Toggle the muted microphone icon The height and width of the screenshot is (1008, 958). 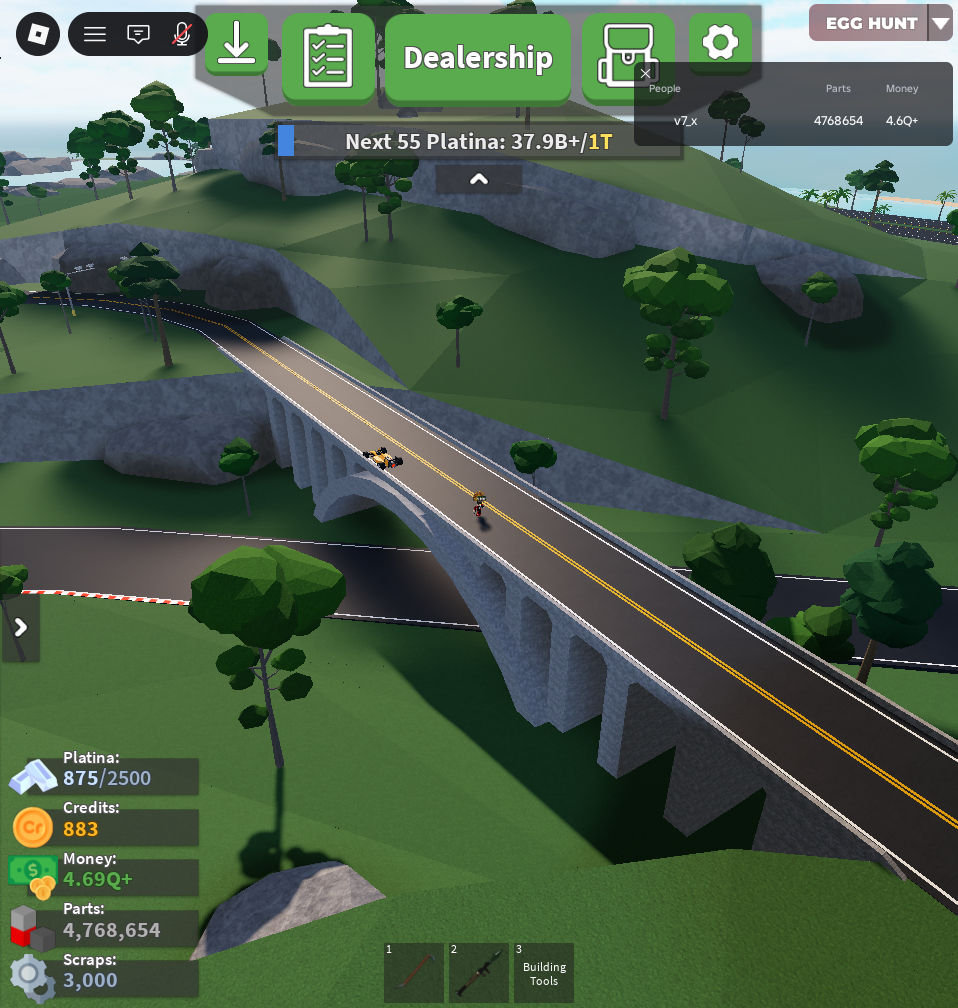(181, 35)
